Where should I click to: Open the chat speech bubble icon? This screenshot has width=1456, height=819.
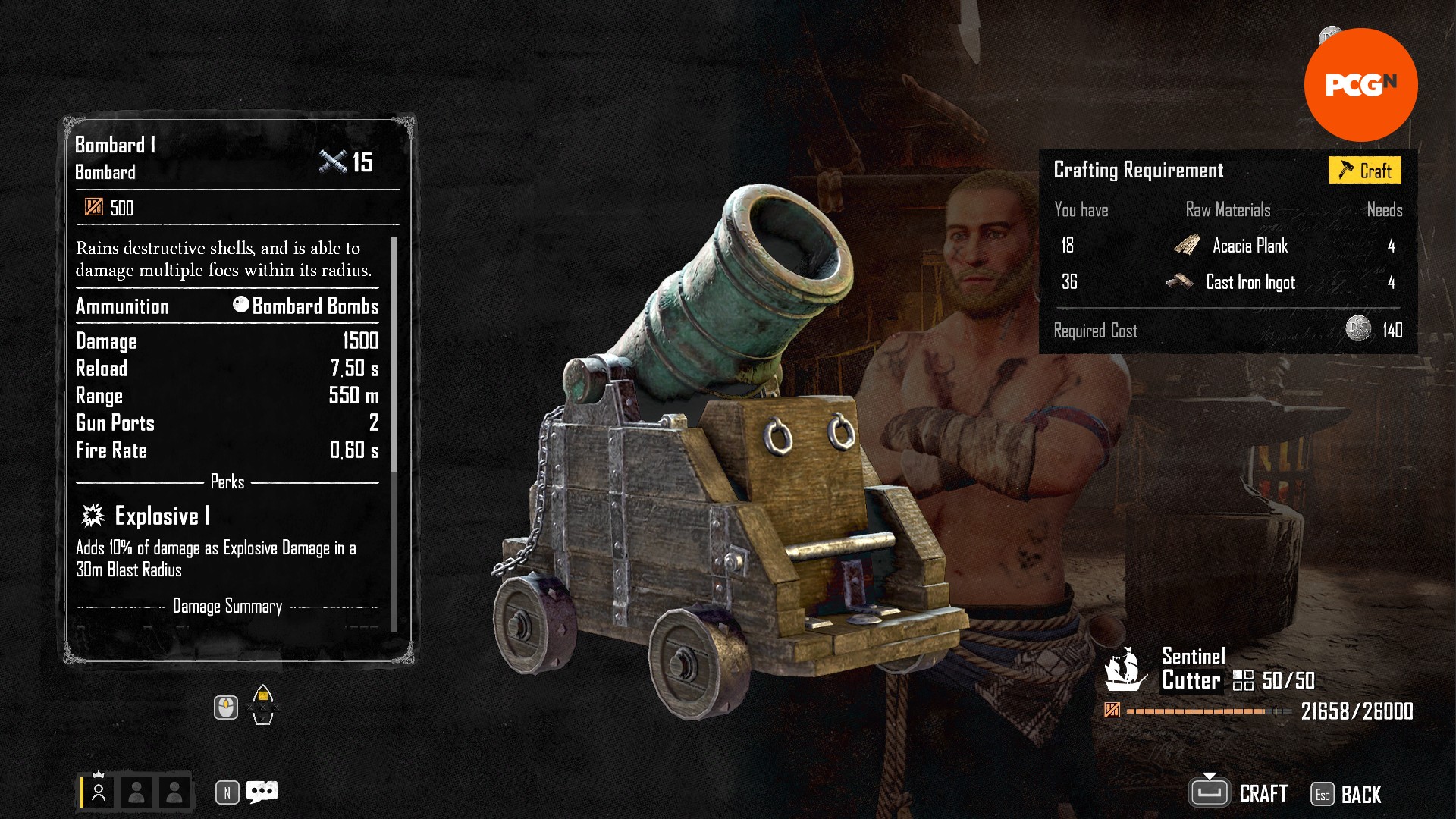pyautogui.click(x=262, y=792)
